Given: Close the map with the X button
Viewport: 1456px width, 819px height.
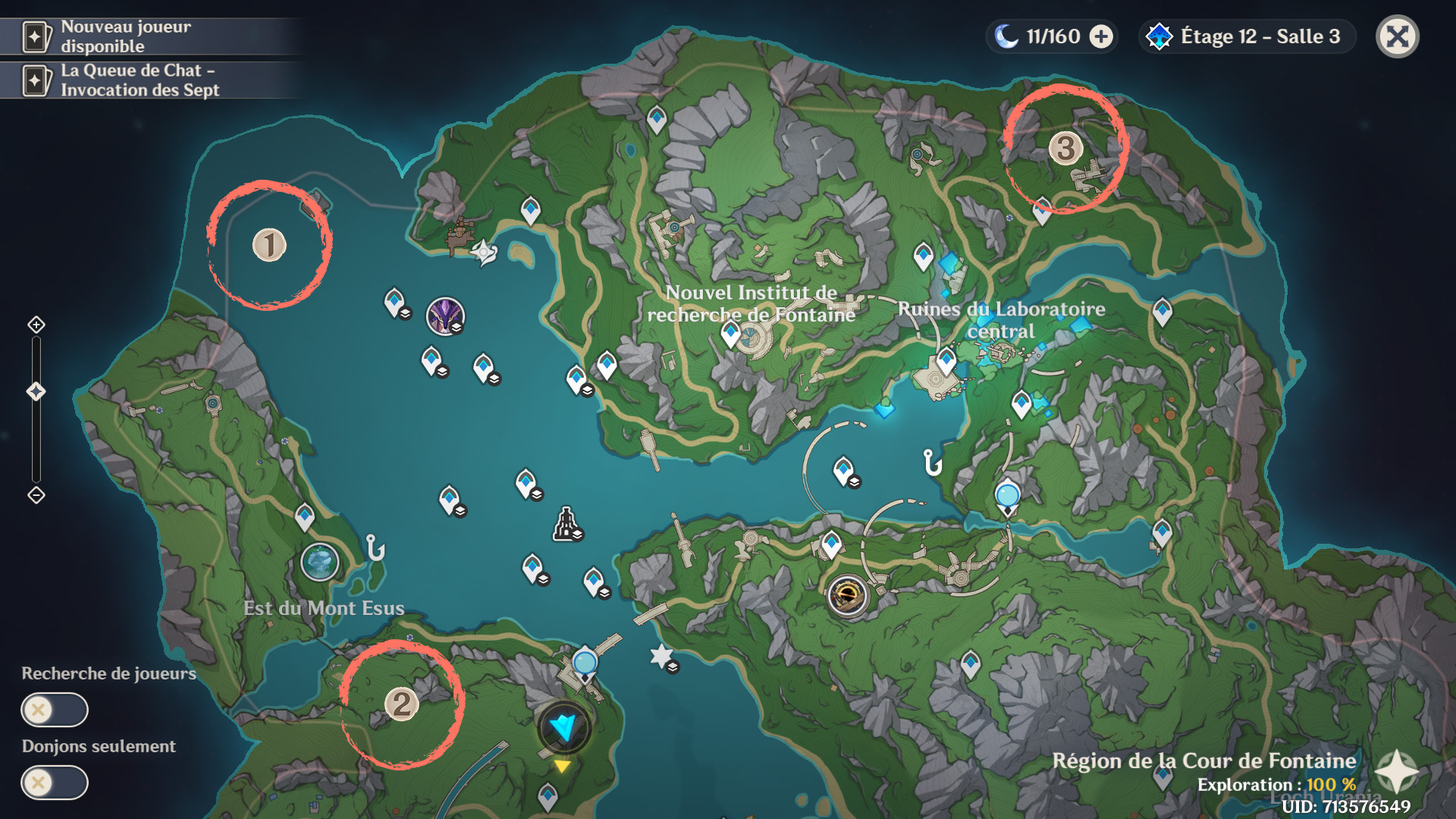Looking at the screenshot, I should (1397, 36).
